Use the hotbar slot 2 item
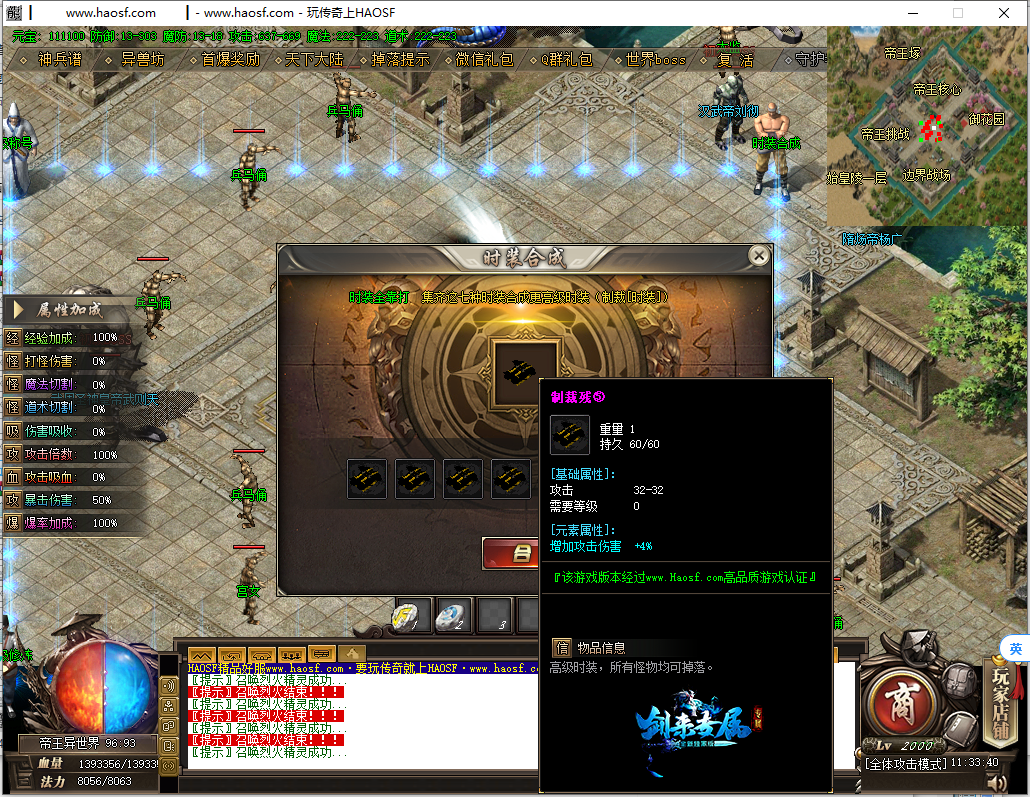The height and width of the screenshot is (797, 1030). point(455,615)
